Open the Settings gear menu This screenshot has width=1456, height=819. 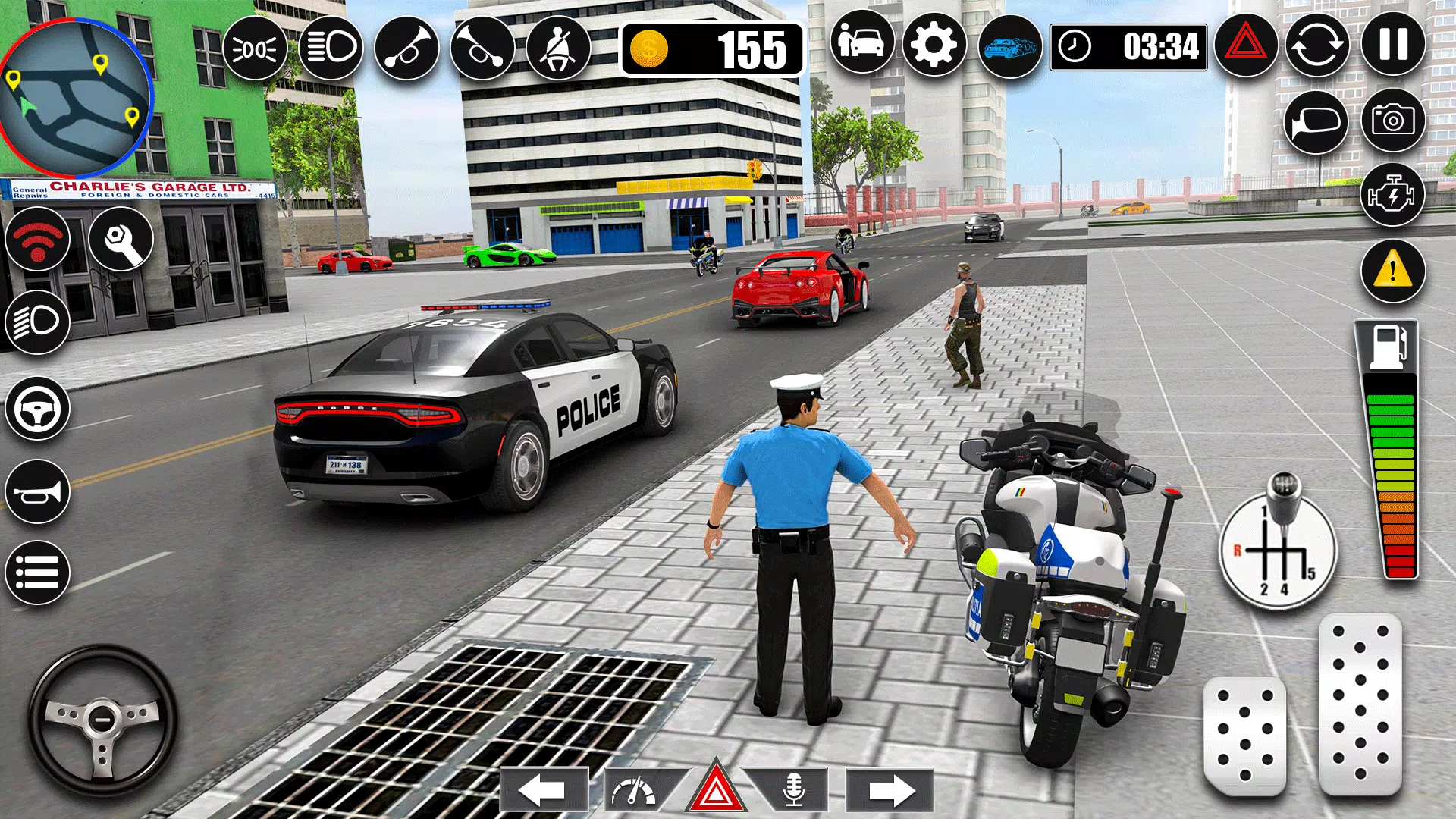935,49
